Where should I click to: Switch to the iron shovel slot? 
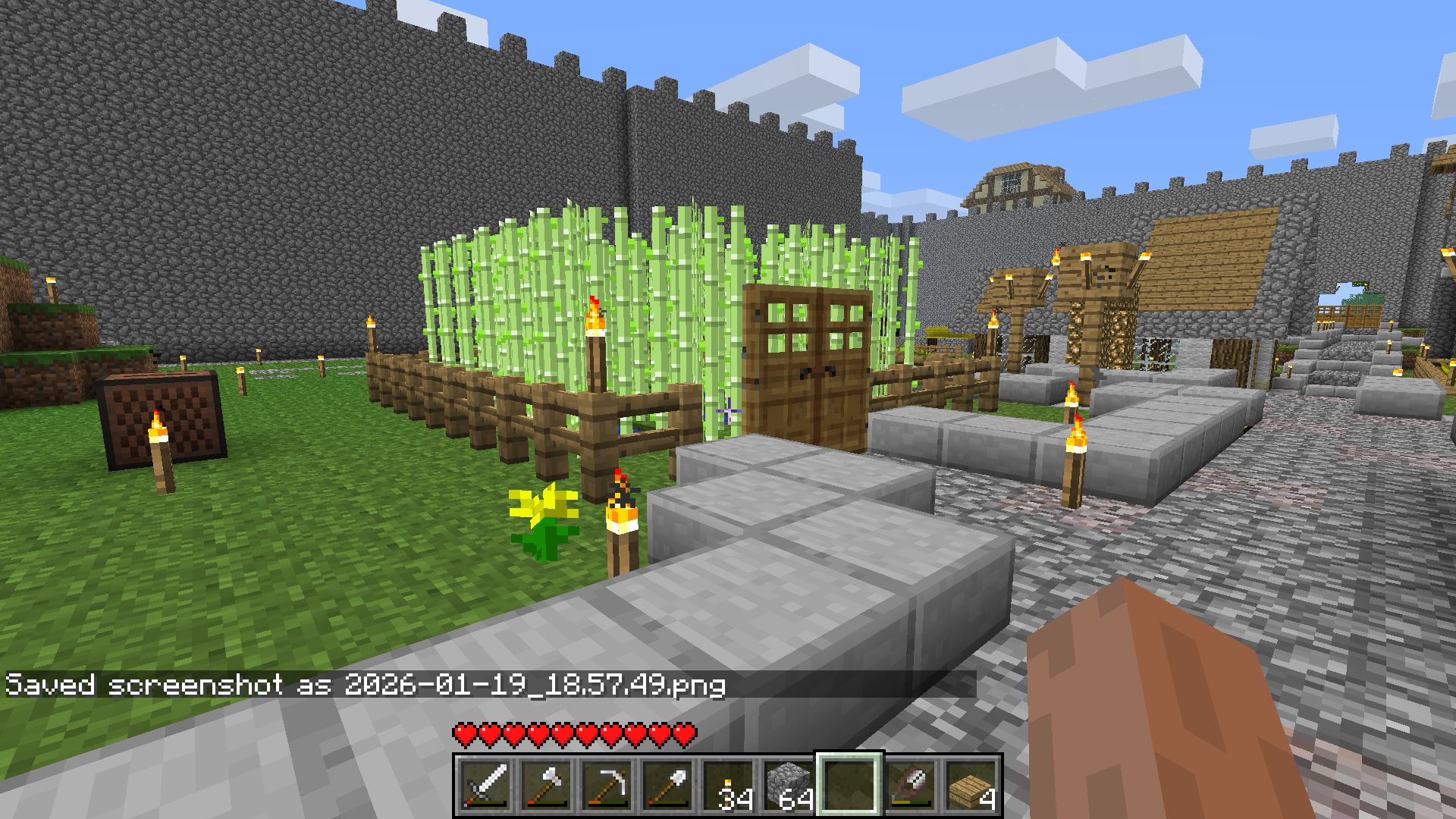pos(667,786)
